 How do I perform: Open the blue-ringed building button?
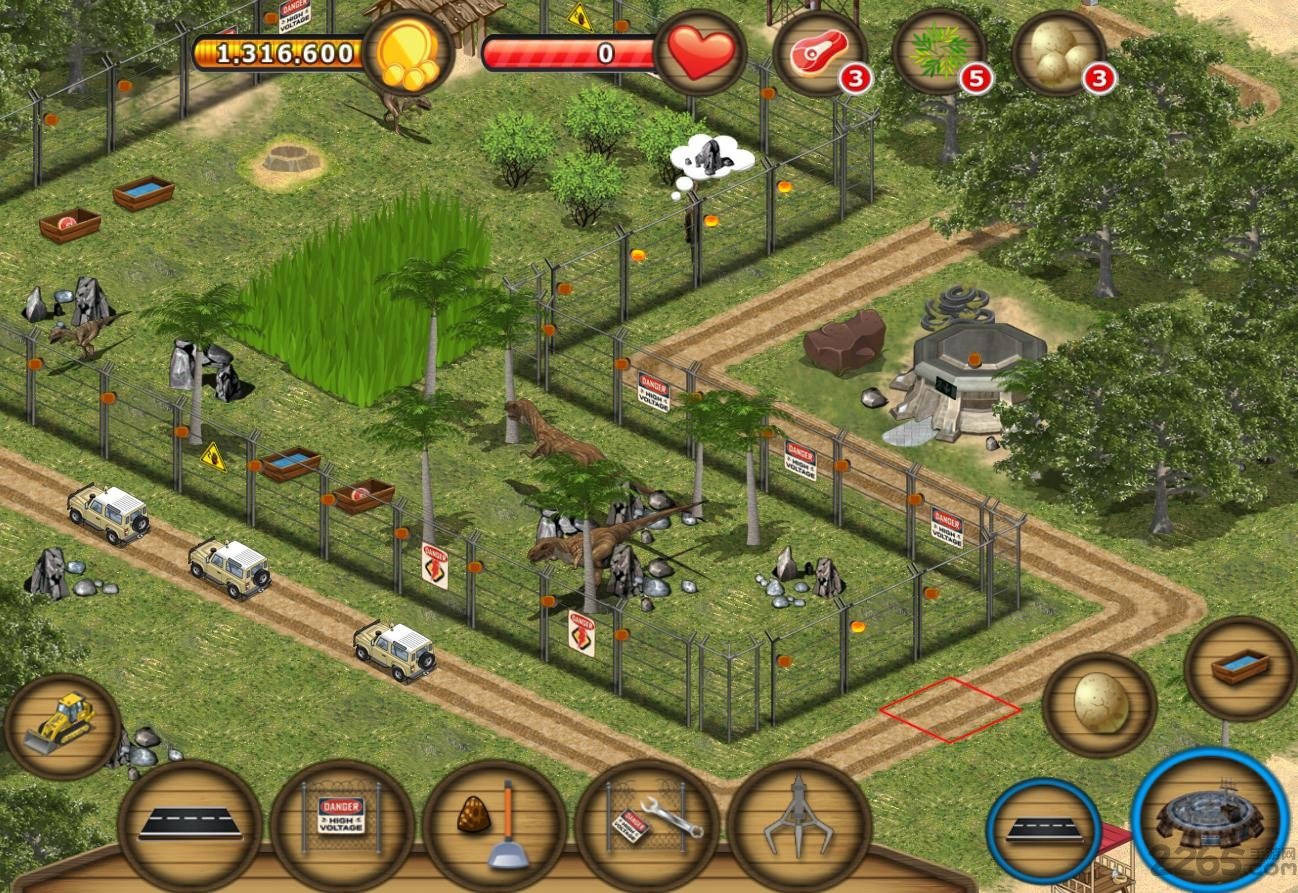[x=1209, y=817]
